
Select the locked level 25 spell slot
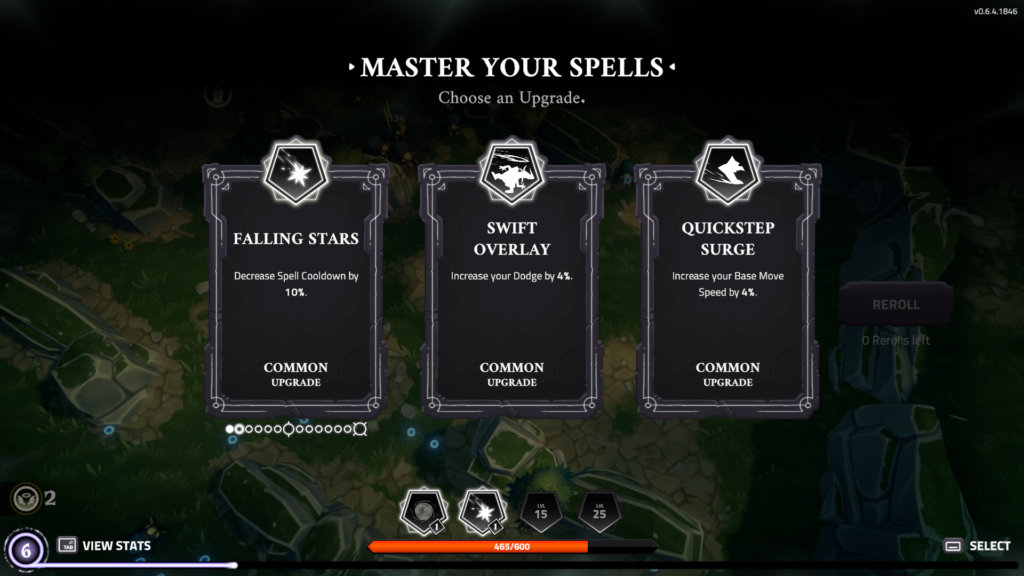click(597, 512)
